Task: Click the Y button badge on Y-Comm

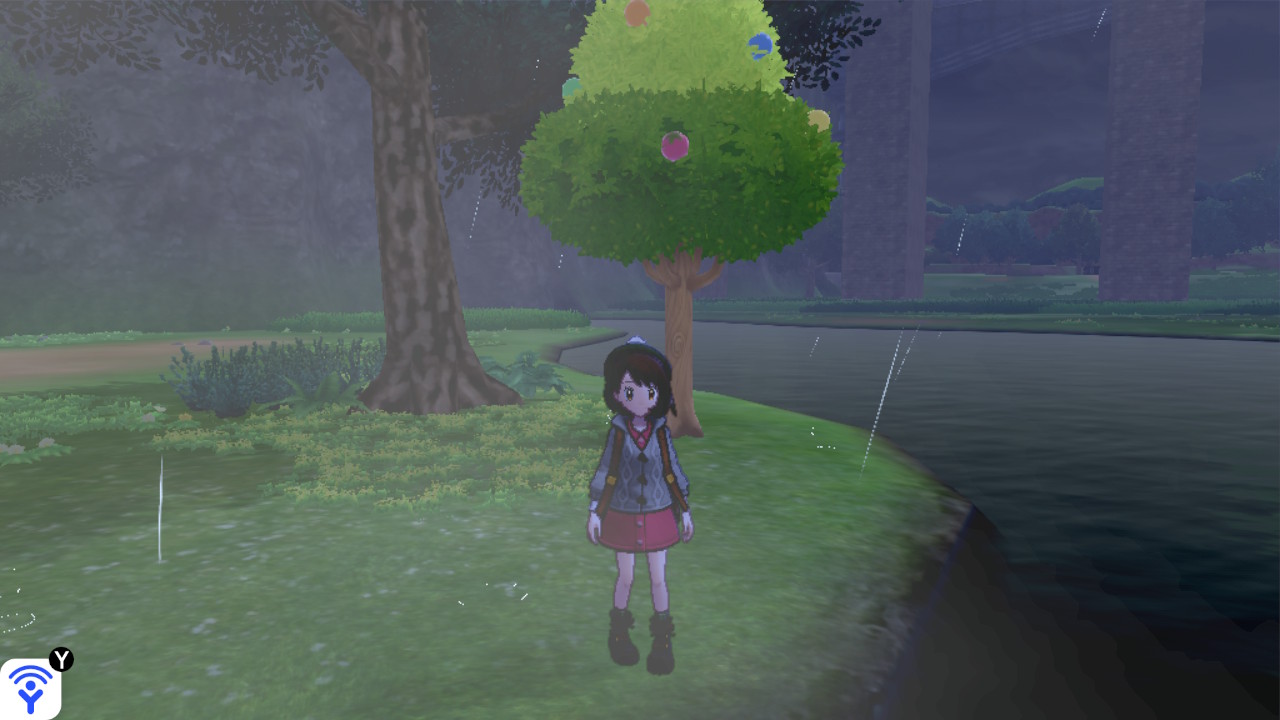Action: (x=62, y=659)
